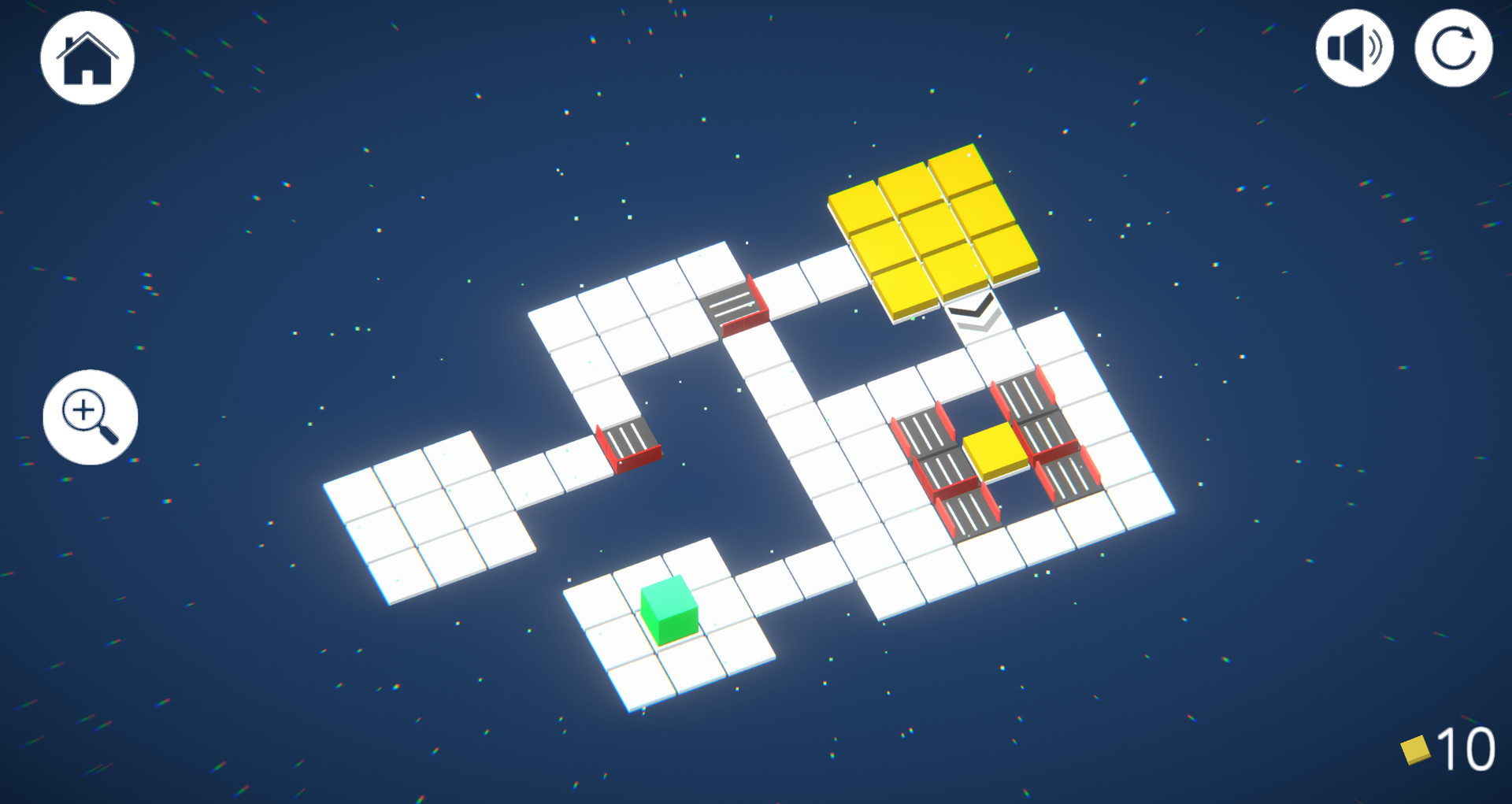Click the large yellow goal platform
The width and height of the screenshot is (1512, 804).
(933, 228)
